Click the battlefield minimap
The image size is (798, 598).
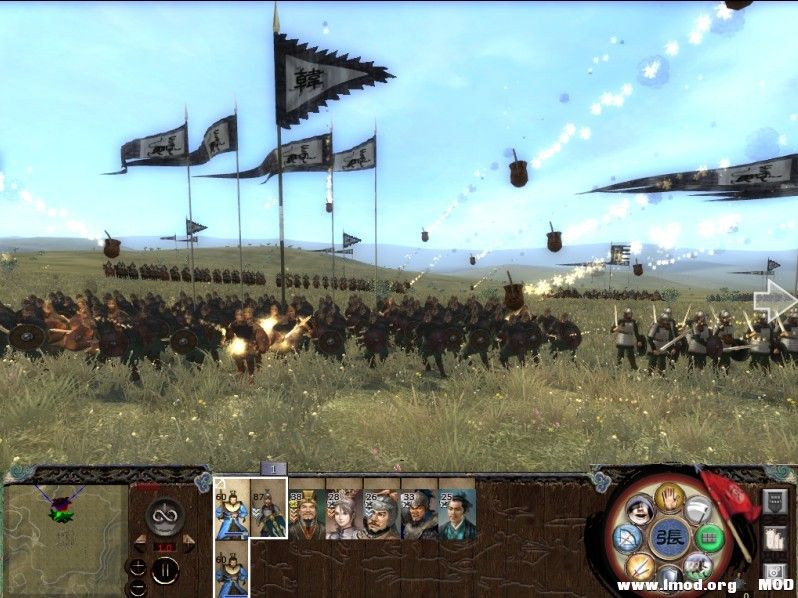[x=64, y=530]
